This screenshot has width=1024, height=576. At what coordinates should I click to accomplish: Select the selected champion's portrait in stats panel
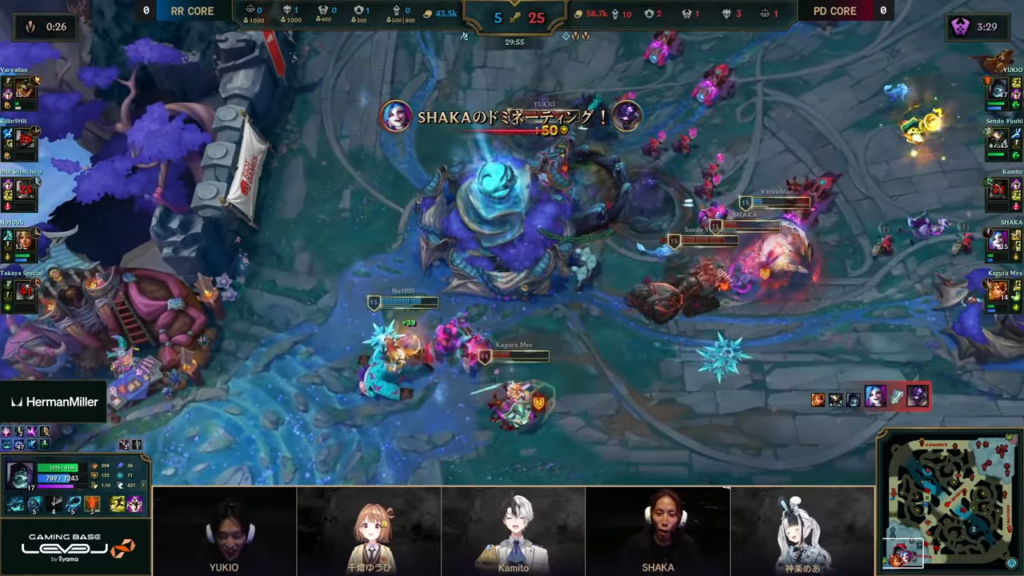point(19,475)
